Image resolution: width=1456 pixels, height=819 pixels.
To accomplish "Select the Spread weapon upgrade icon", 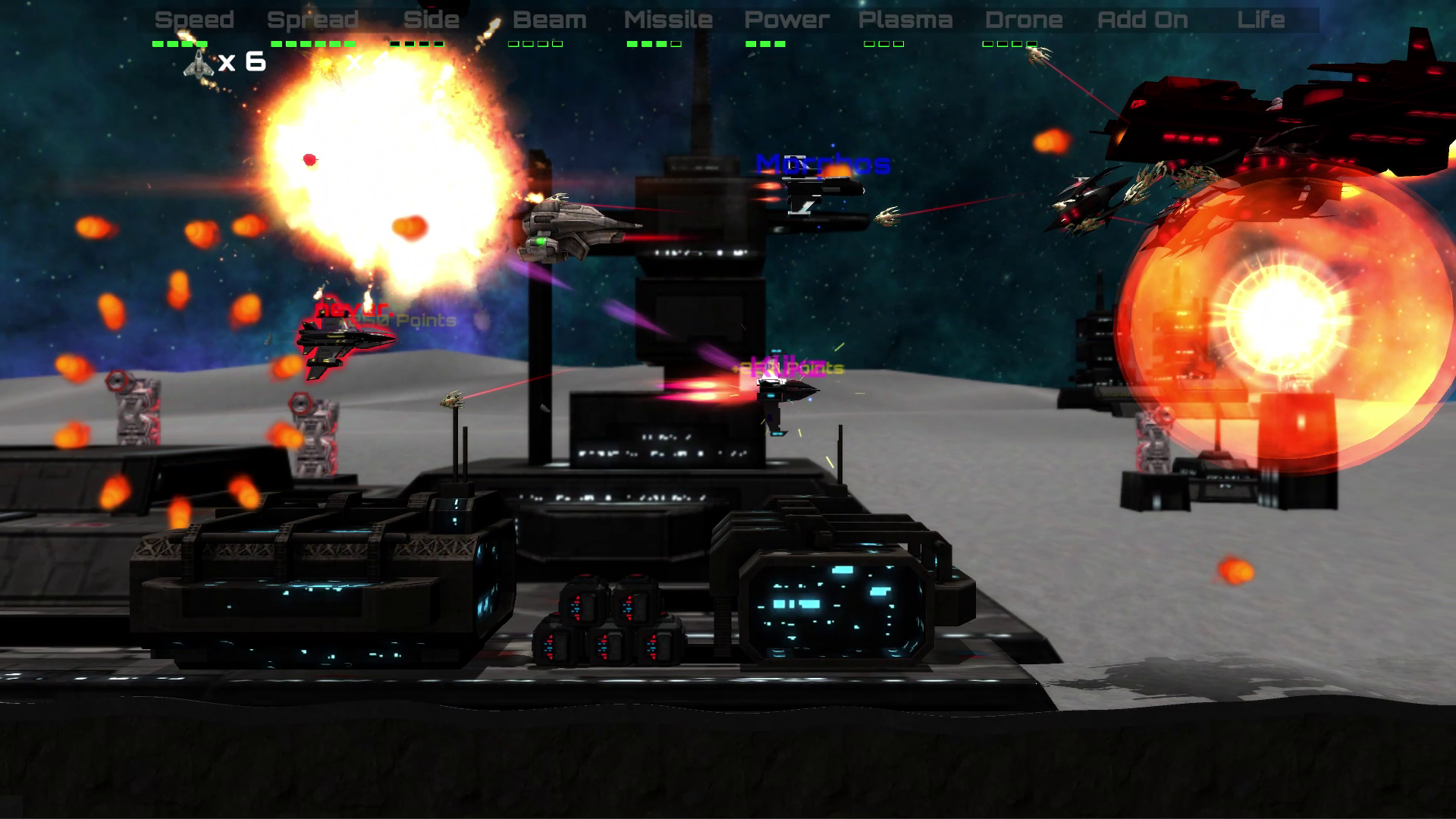I will pos(313,20).
